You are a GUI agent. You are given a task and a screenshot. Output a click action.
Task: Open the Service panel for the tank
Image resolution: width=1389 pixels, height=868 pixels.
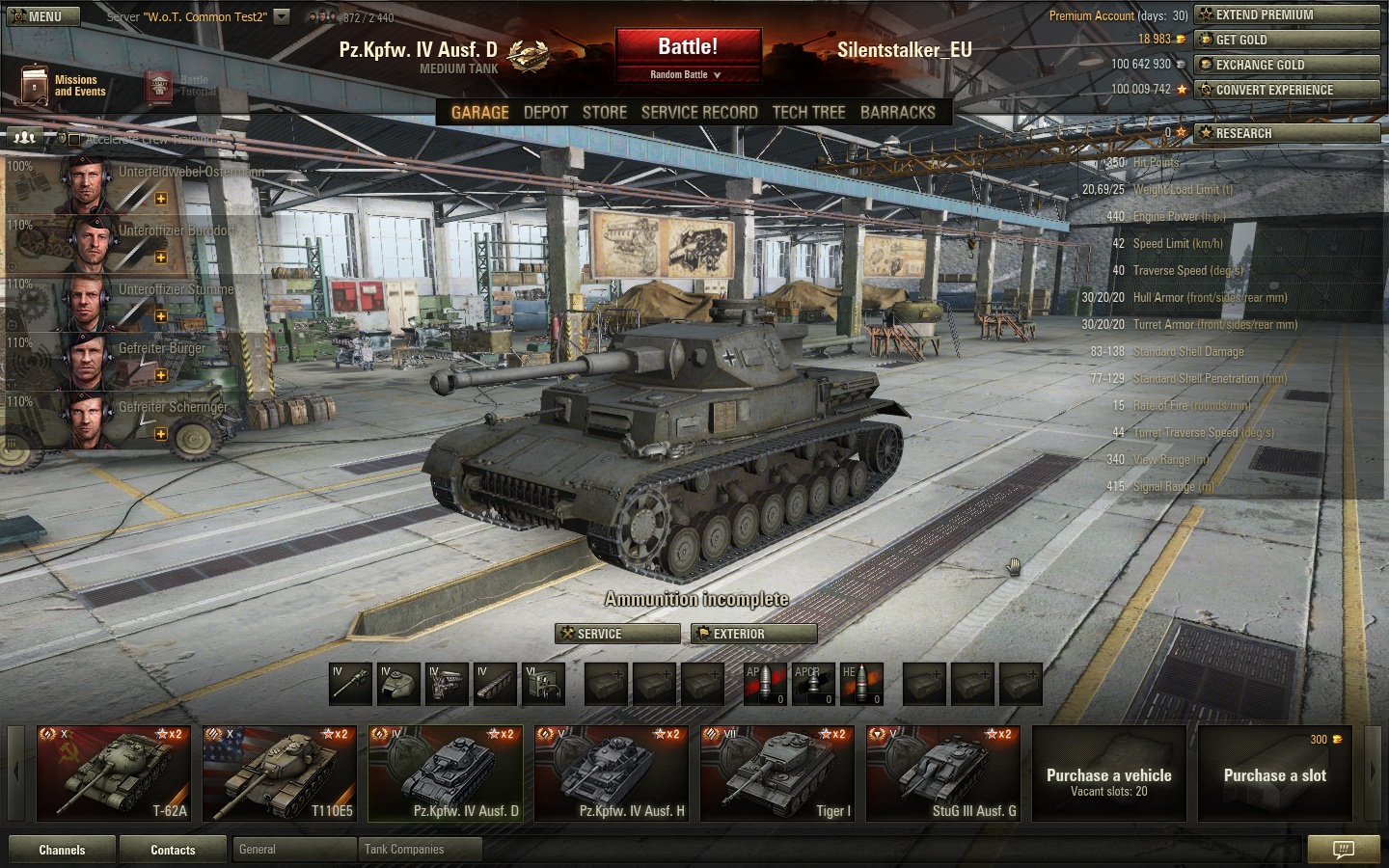tap(617, 634)
